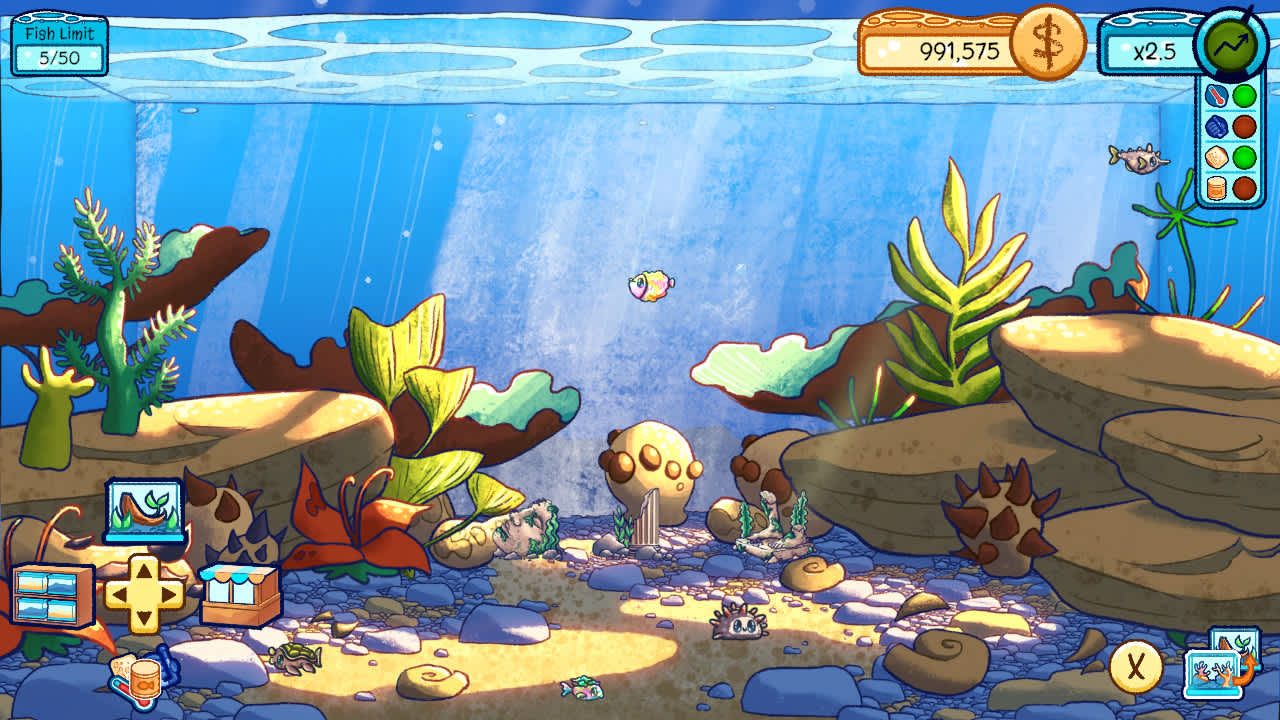Click the sponge food icon in right panel
This screenshot has width=1280, height=720.
1215,157
